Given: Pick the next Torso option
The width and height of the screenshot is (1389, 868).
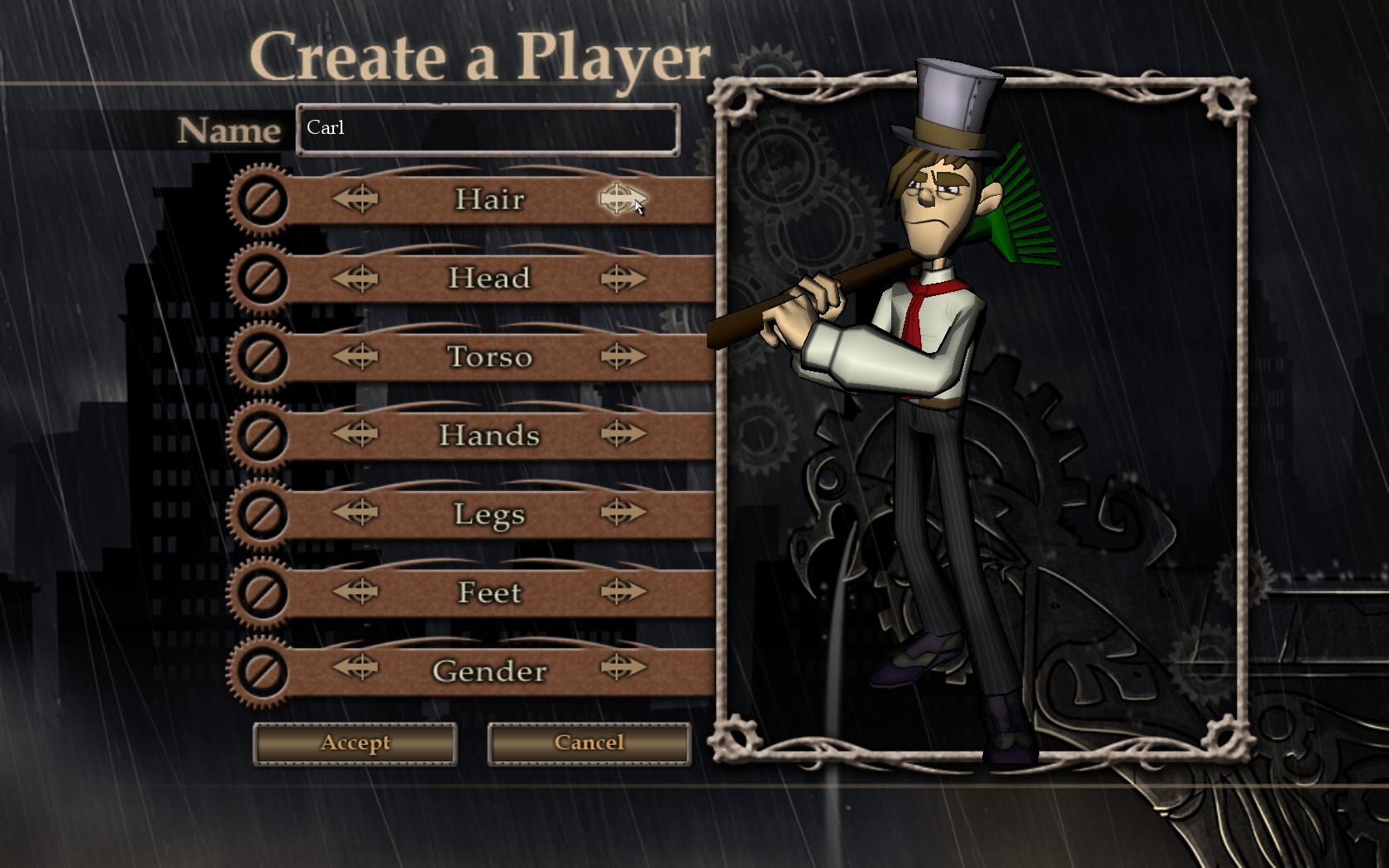Looking at the screenshot, I should 622,357.
